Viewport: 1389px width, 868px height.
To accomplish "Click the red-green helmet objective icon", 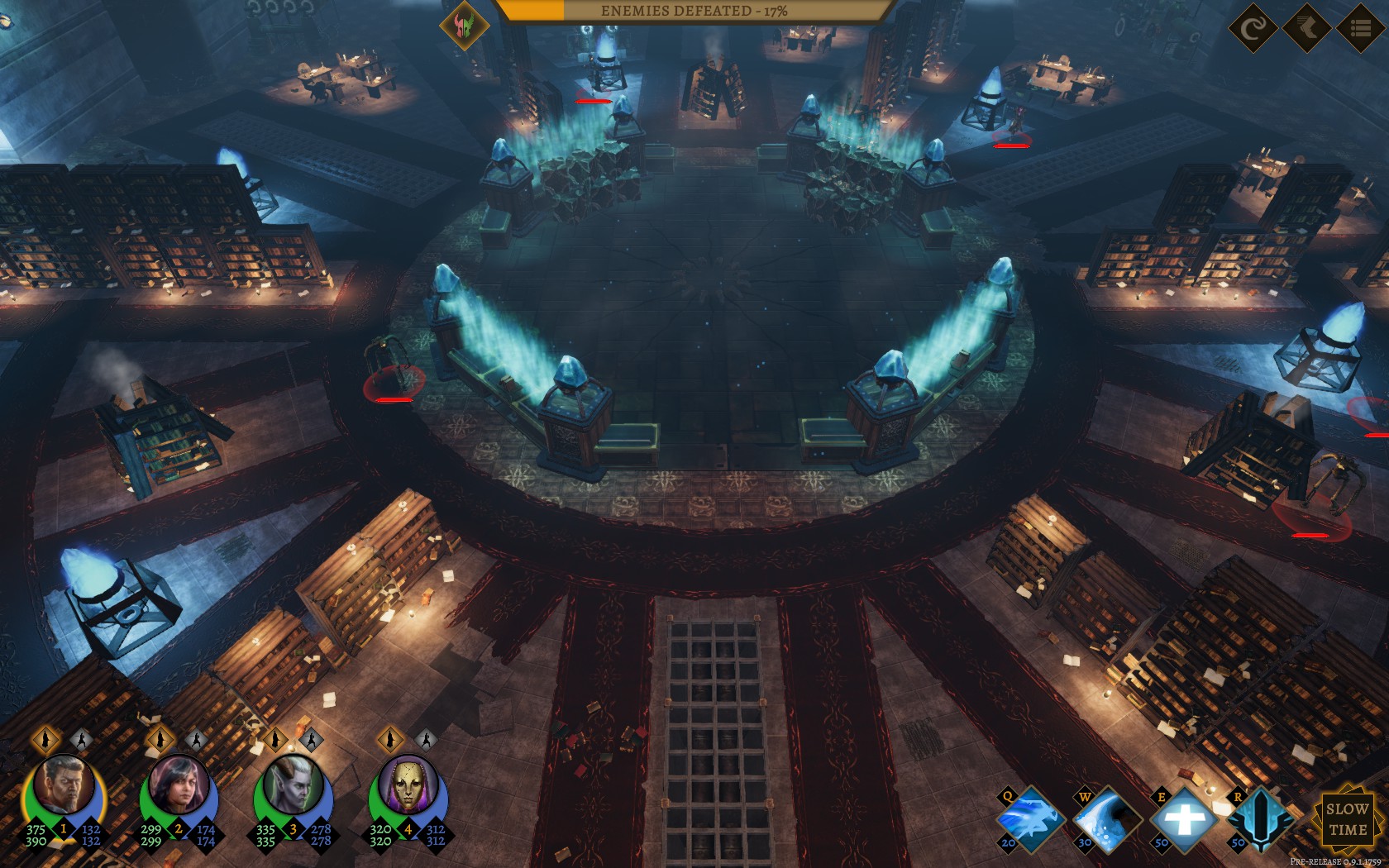I will click(x=464, y=26).
